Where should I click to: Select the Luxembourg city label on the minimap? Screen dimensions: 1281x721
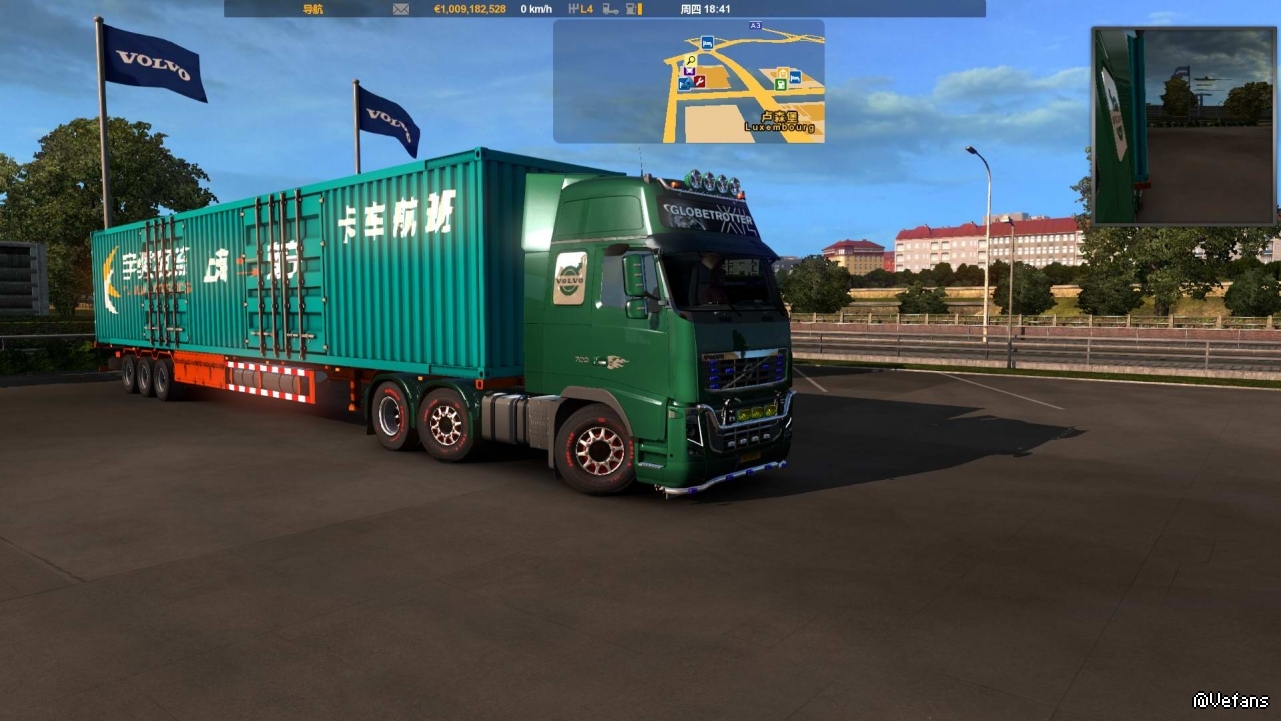coord(779,123)
